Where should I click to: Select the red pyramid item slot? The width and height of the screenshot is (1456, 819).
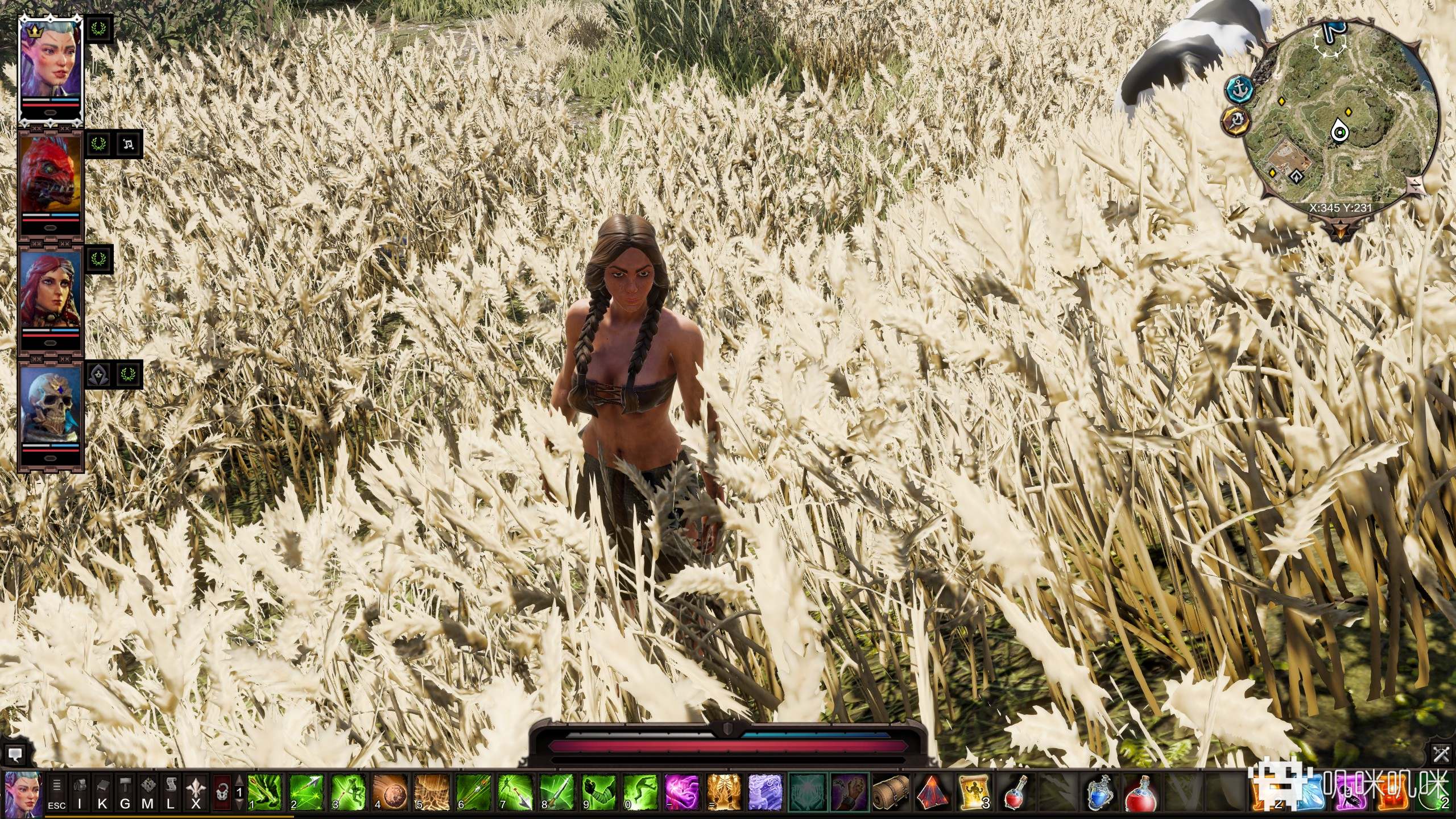click(933, 793)
